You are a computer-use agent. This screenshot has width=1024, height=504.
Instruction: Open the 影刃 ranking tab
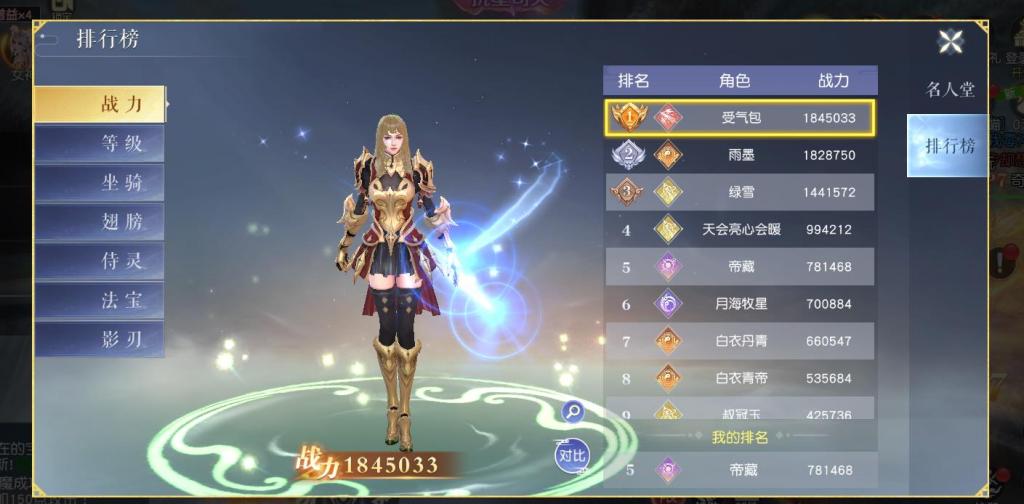(100, 340)
